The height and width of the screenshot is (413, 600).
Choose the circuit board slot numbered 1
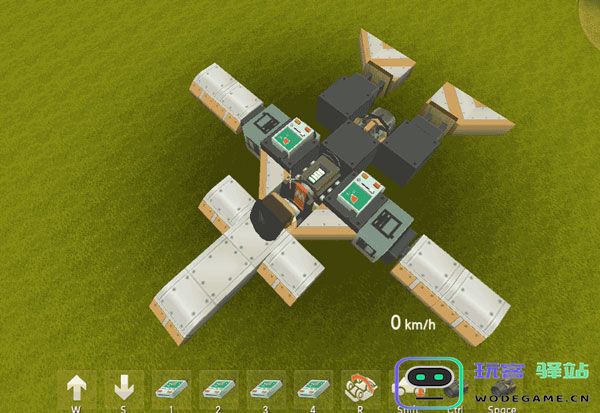pos(171,388)
